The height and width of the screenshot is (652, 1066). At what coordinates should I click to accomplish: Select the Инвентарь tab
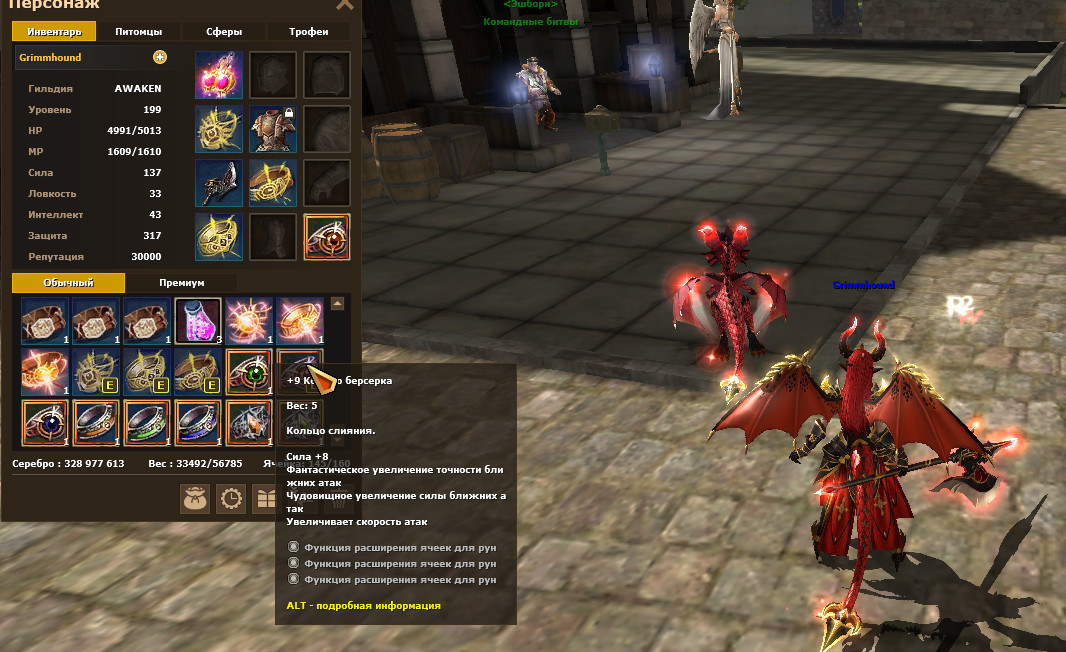(55, 32)
